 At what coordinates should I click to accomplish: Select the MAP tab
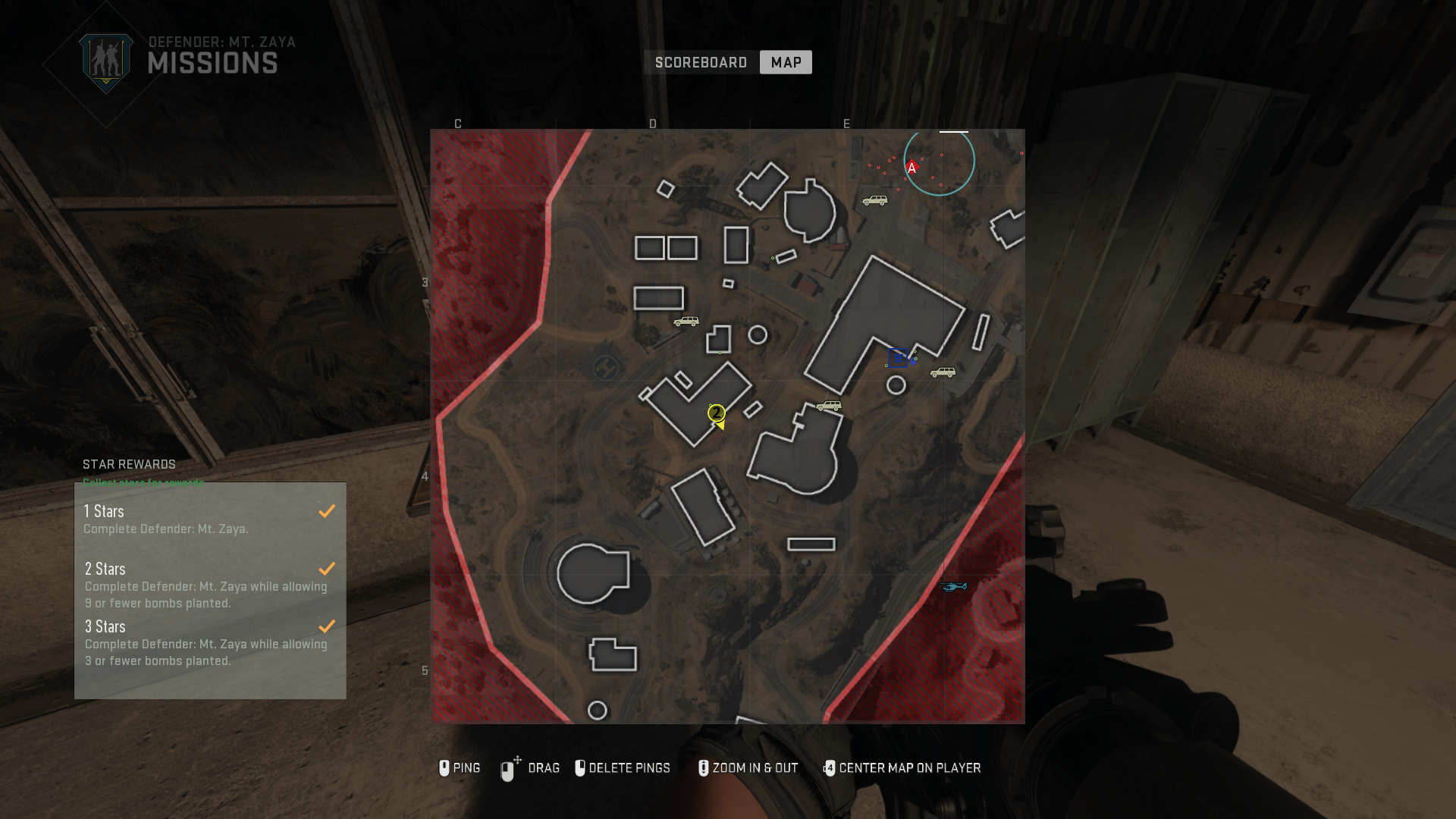coord(786,62)
